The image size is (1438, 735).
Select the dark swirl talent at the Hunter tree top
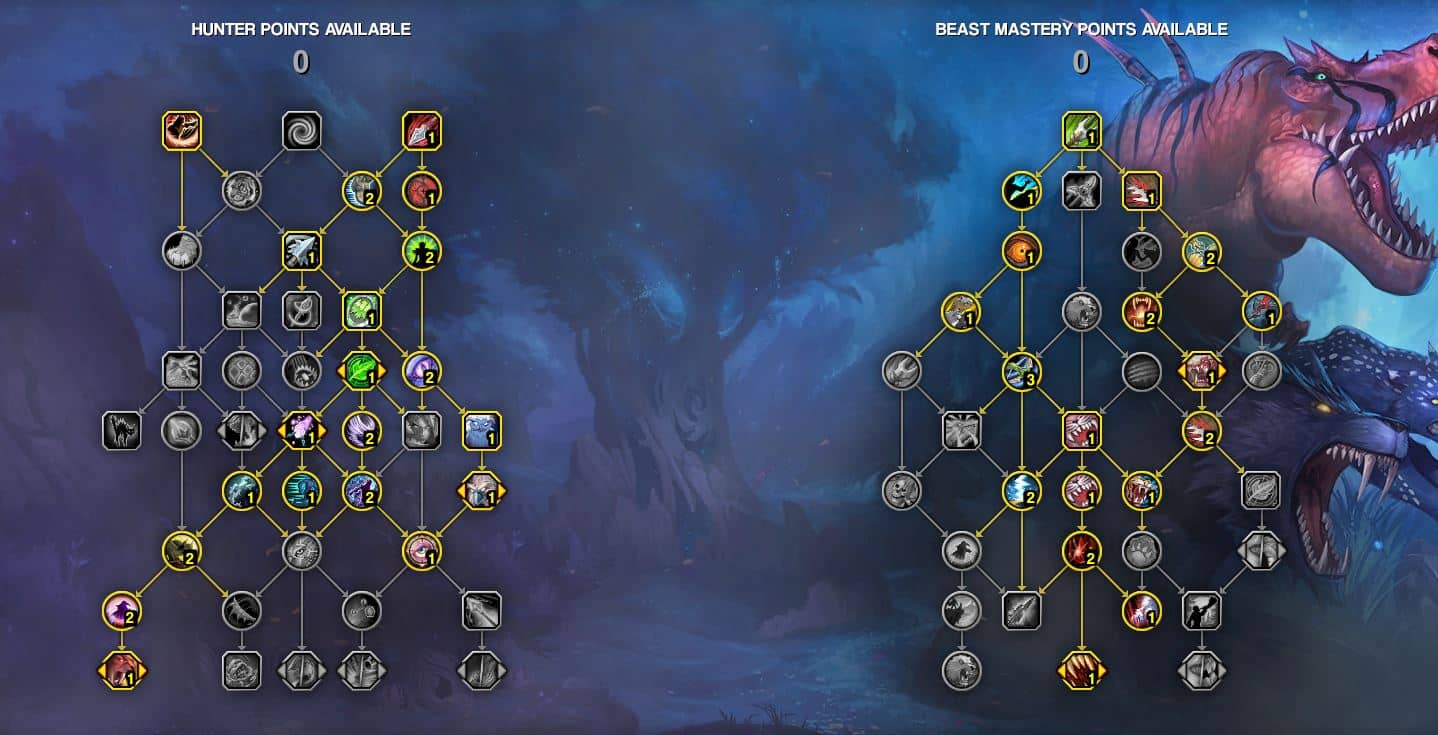(303, 130)
